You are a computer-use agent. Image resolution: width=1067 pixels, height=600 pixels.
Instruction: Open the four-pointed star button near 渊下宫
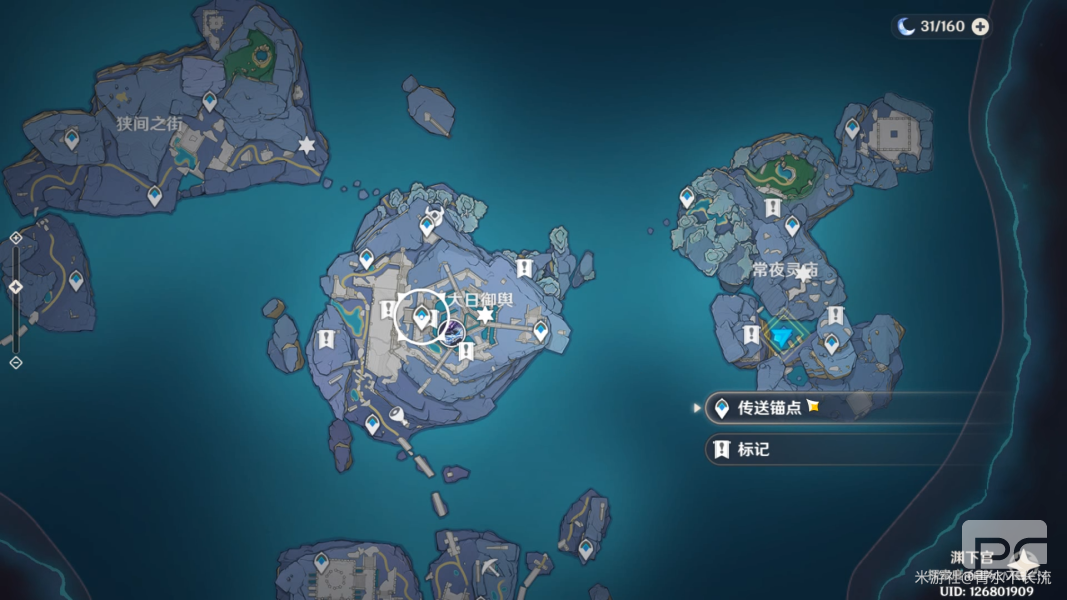[x=1022, y=565]
